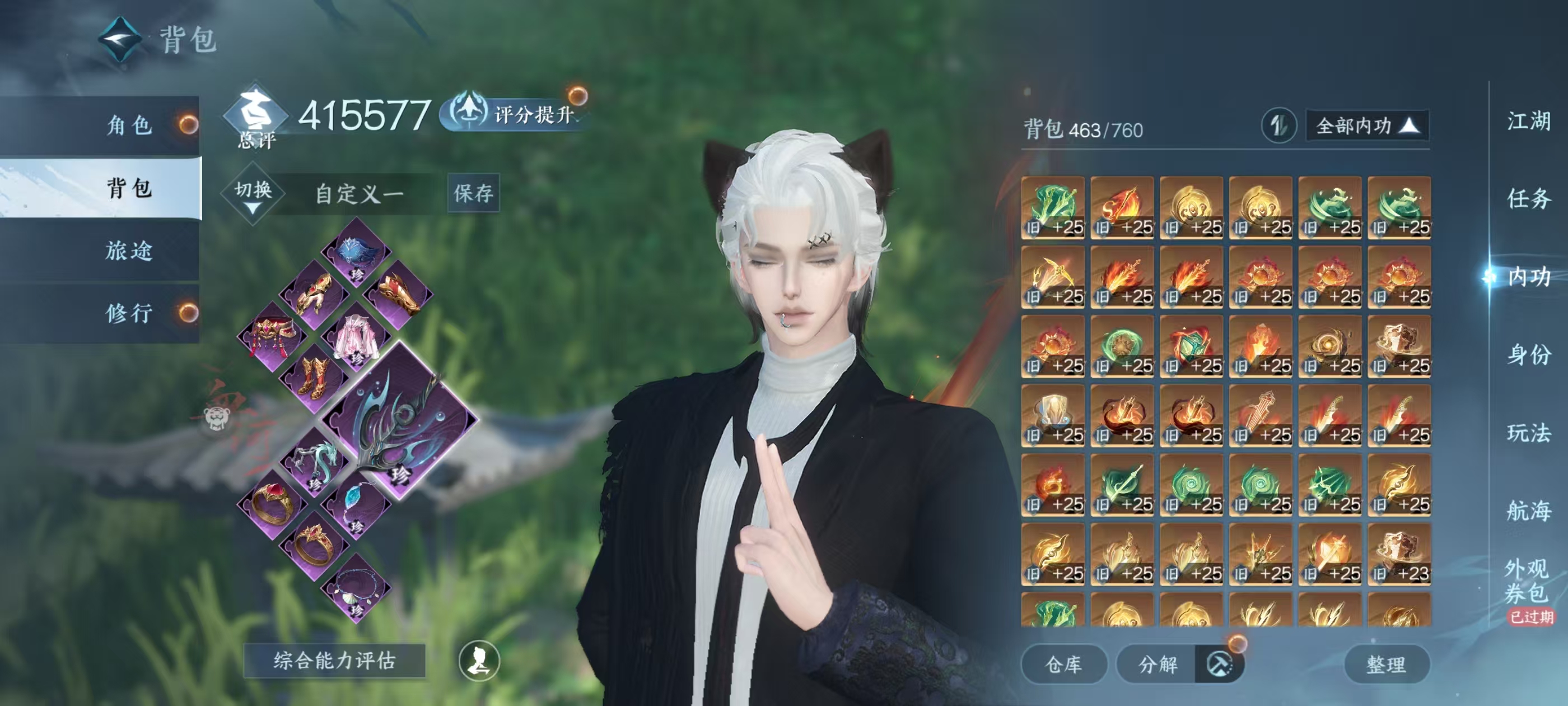Select the +23 inner skill item
The image size is (1568, 706).
point(1399,554)
